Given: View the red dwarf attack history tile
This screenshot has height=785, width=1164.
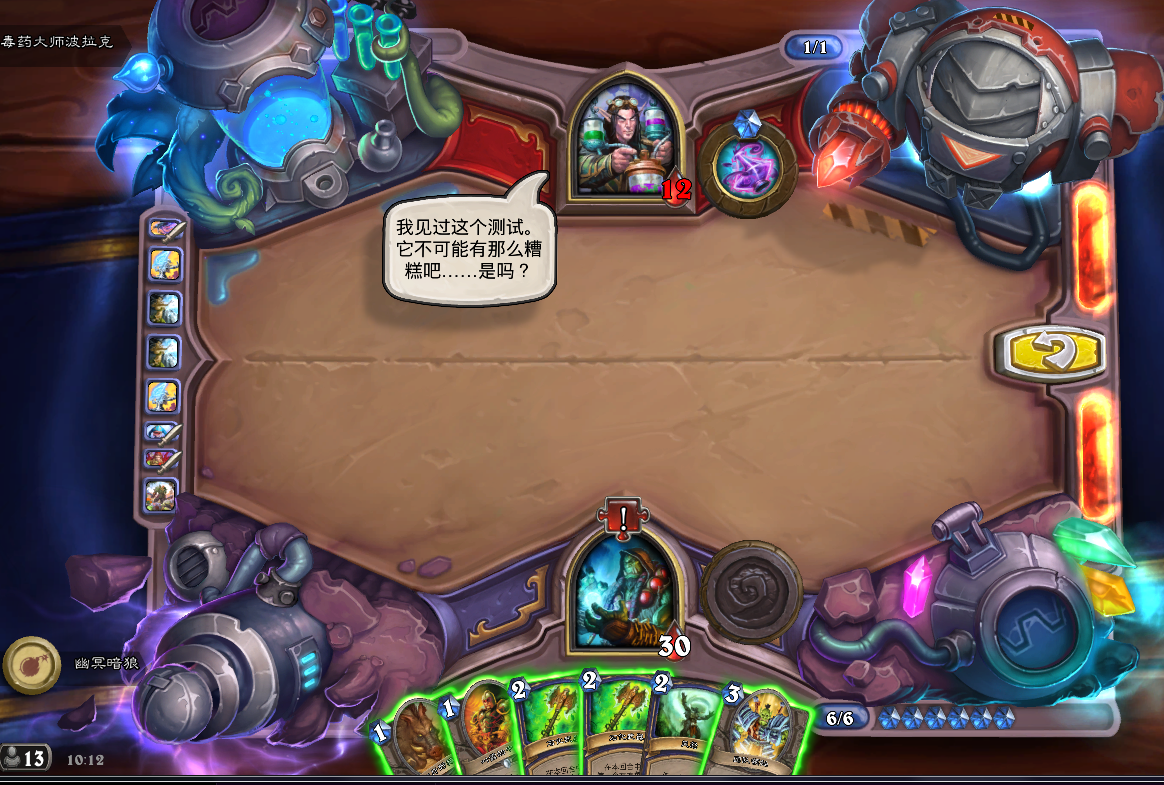Looking at the screenshot, I should click(162, 461).
